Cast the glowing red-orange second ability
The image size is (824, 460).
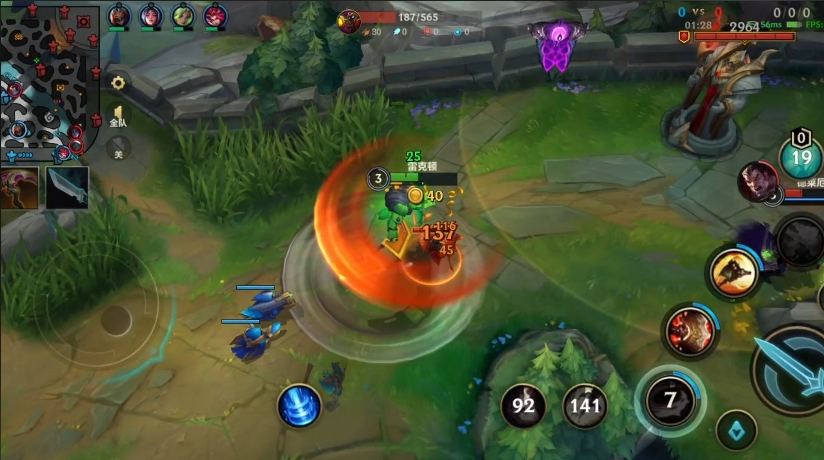692,330
